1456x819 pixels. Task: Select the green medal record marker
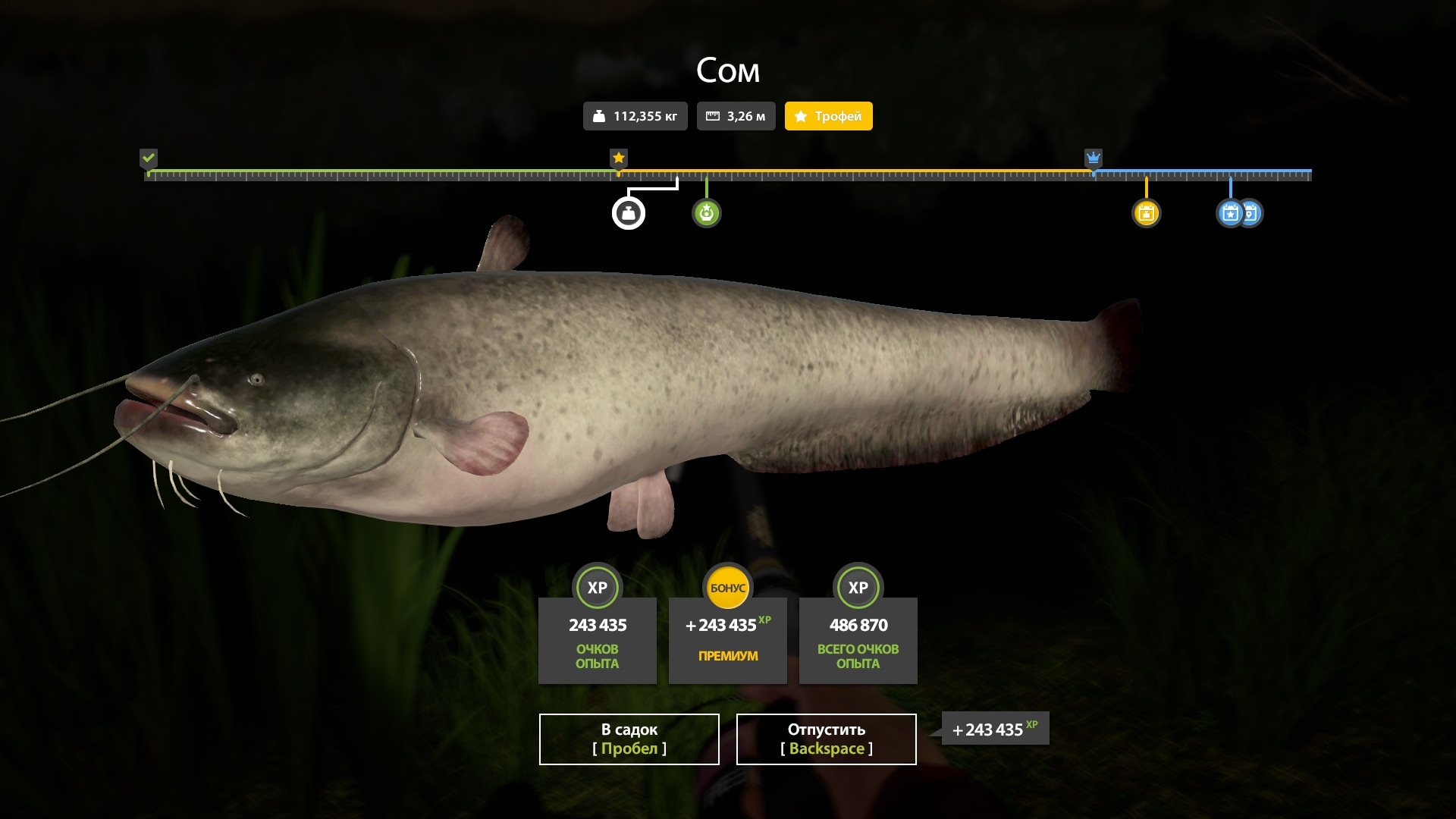pos(706,214)
